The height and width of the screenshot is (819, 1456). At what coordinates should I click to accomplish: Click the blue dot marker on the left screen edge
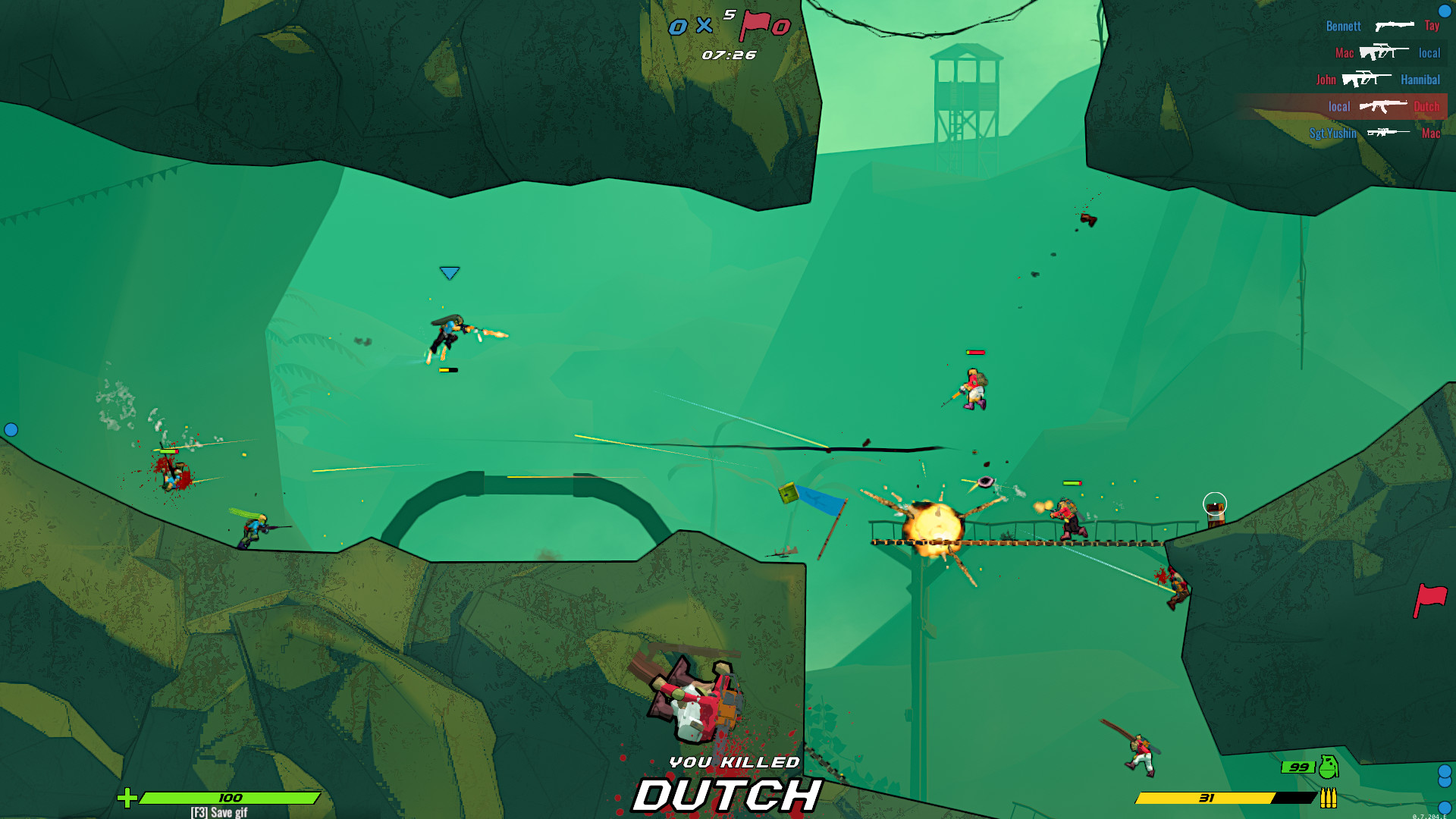pyautogui.click(x=11, y=429)
